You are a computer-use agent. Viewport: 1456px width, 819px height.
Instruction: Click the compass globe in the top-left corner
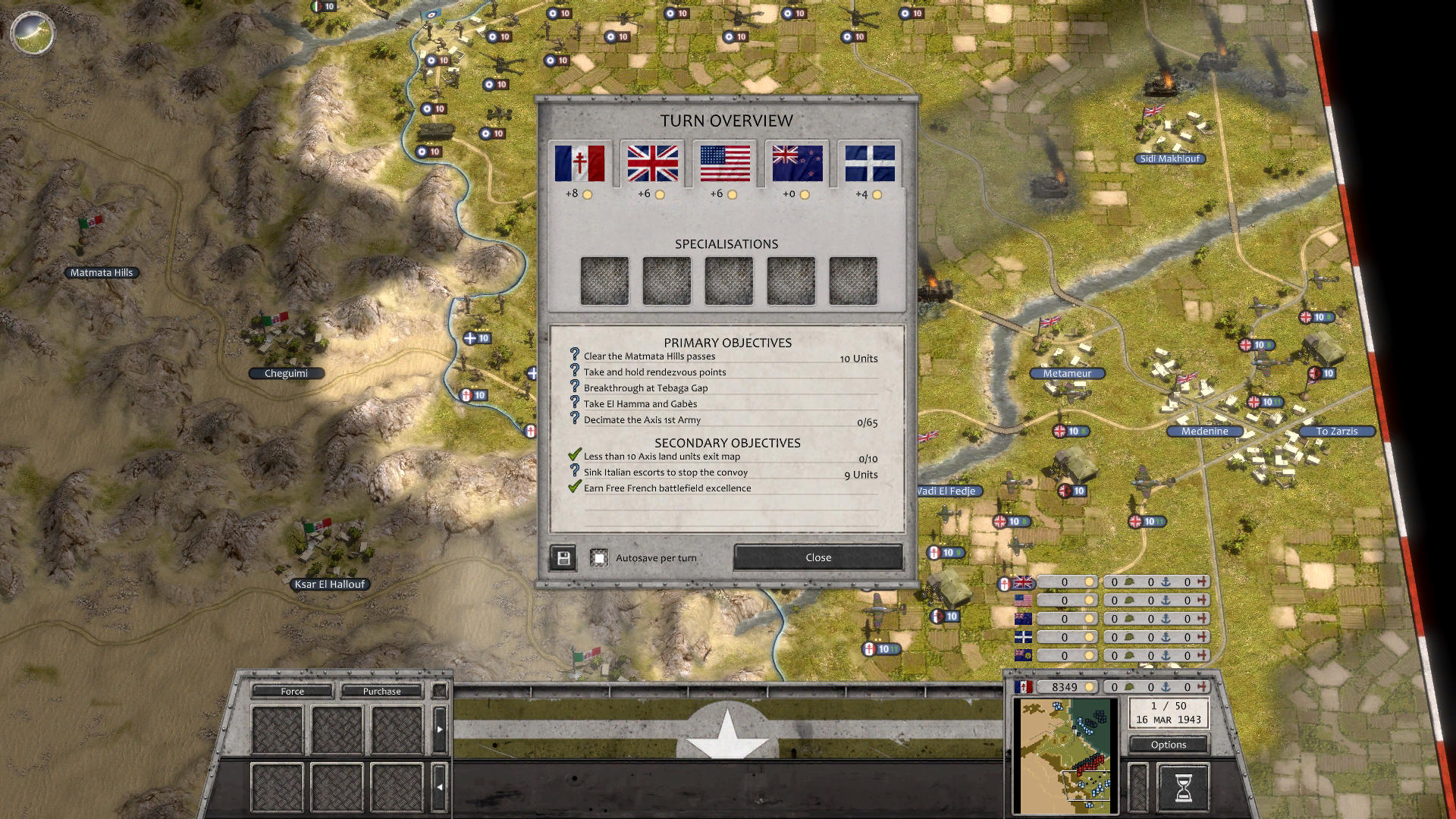coord(32,34)
